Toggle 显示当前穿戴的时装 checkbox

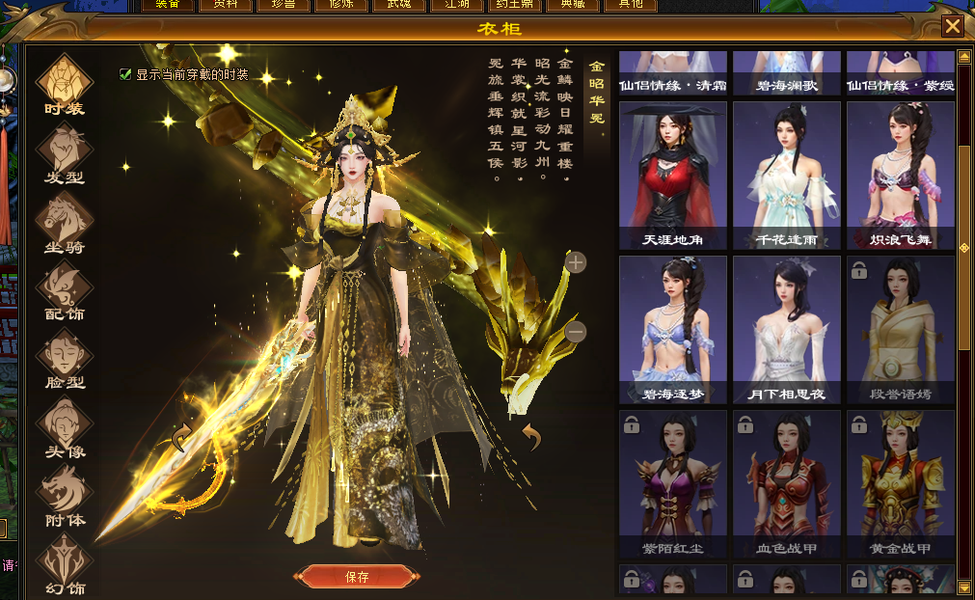[126, 74]
